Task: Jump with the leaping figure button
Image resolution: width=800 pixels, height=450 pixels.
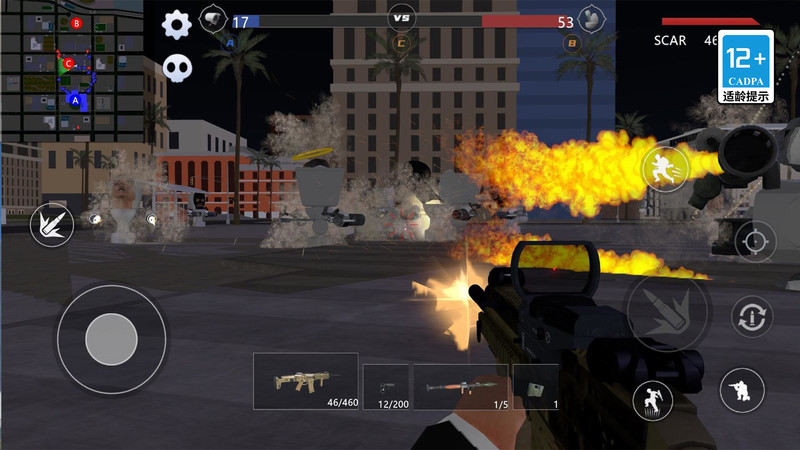Action: (653, 400)
